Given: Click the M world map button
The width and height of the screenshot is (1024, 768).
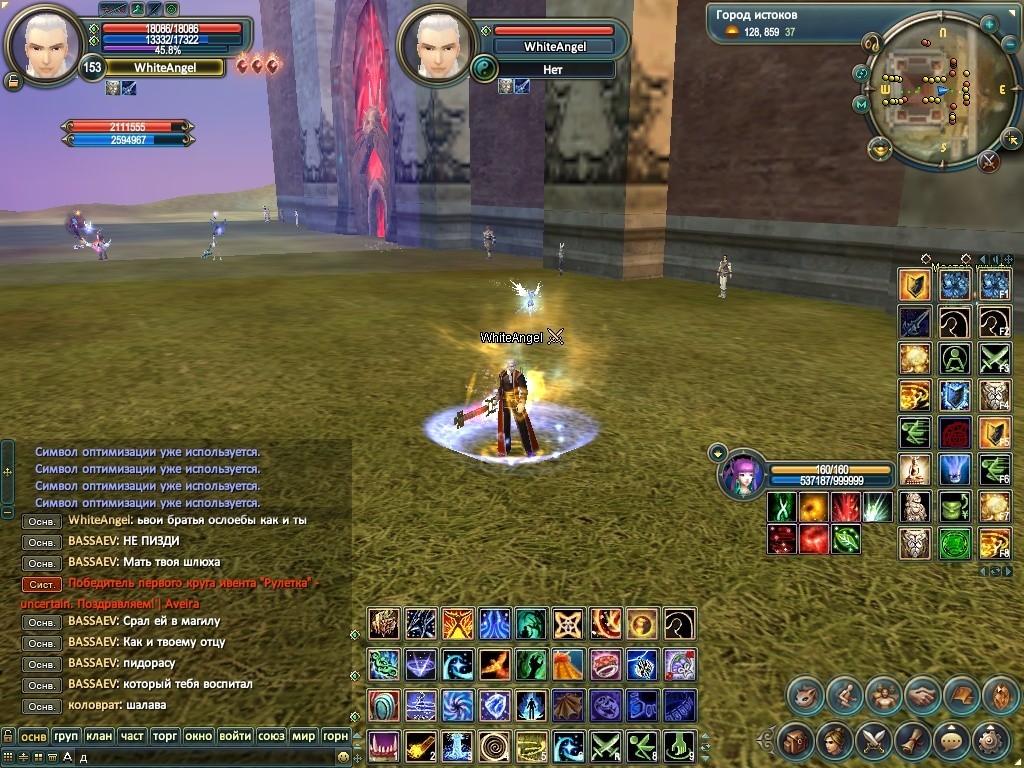Looking at the screenshot, I should pyautogui.click(x=861, y=104).
